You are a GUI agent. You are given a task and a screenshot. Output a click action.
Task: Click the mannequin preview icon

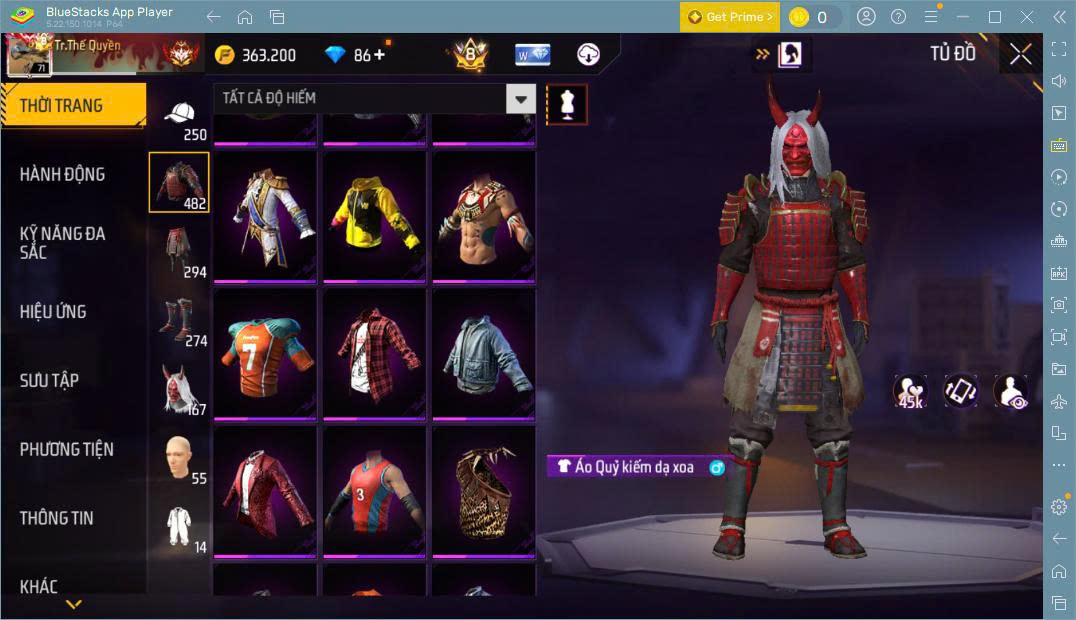(567, 104)
